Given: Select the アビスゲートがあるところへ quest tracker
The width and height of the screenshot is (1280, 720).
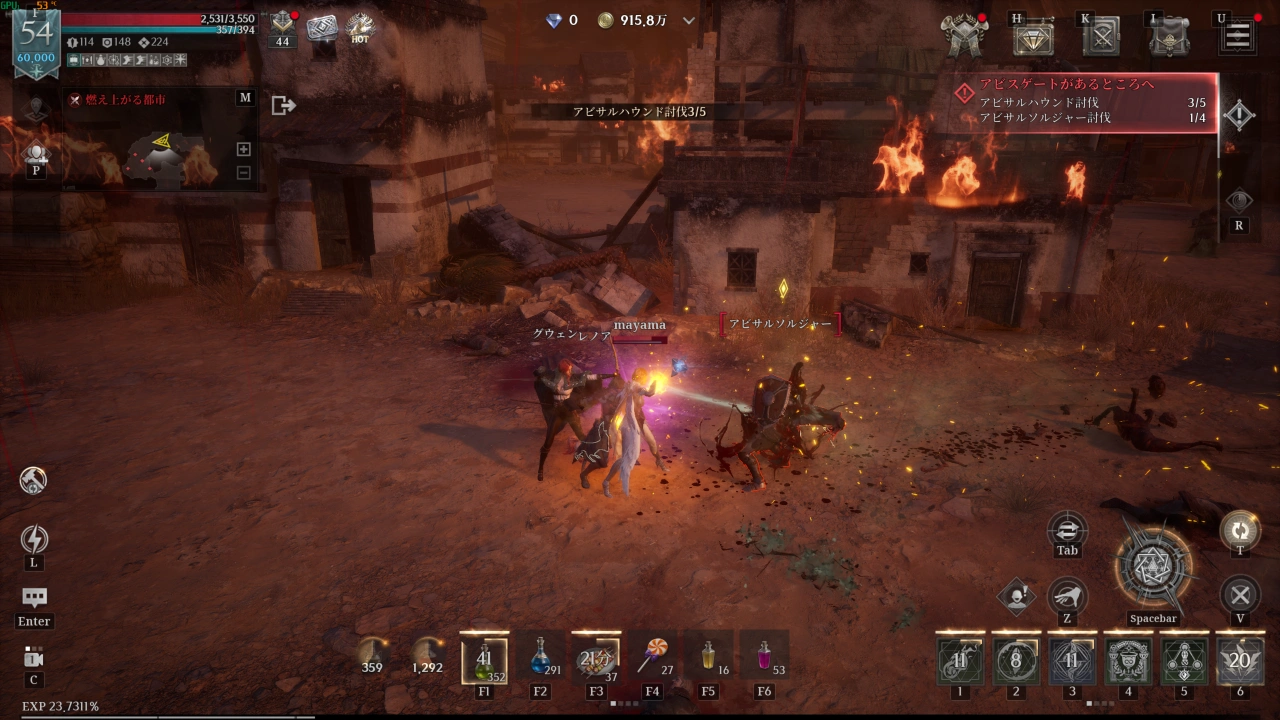Looking at the screenshot, I should tap(1084, 101).
